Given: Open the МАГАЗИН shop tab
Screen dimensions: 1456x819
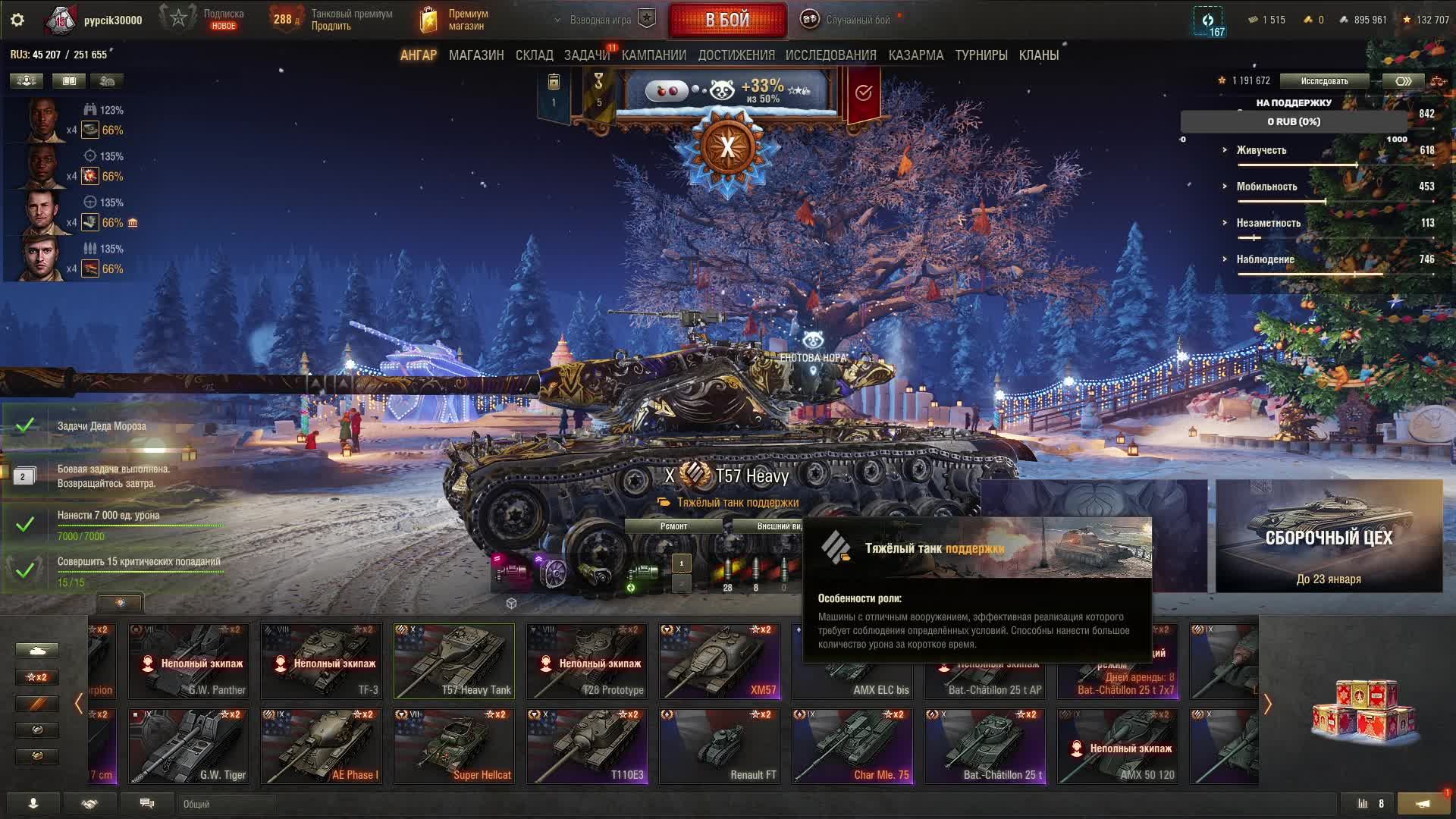Looking at the screenshot, I should pos(476,55).
